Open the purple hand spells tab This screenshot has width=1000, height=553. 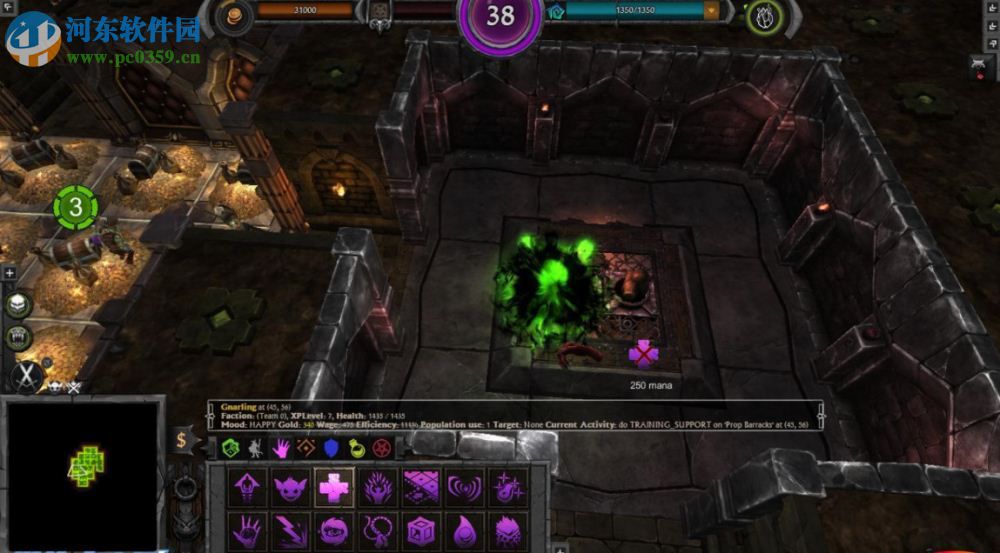[x=282, y=447]
